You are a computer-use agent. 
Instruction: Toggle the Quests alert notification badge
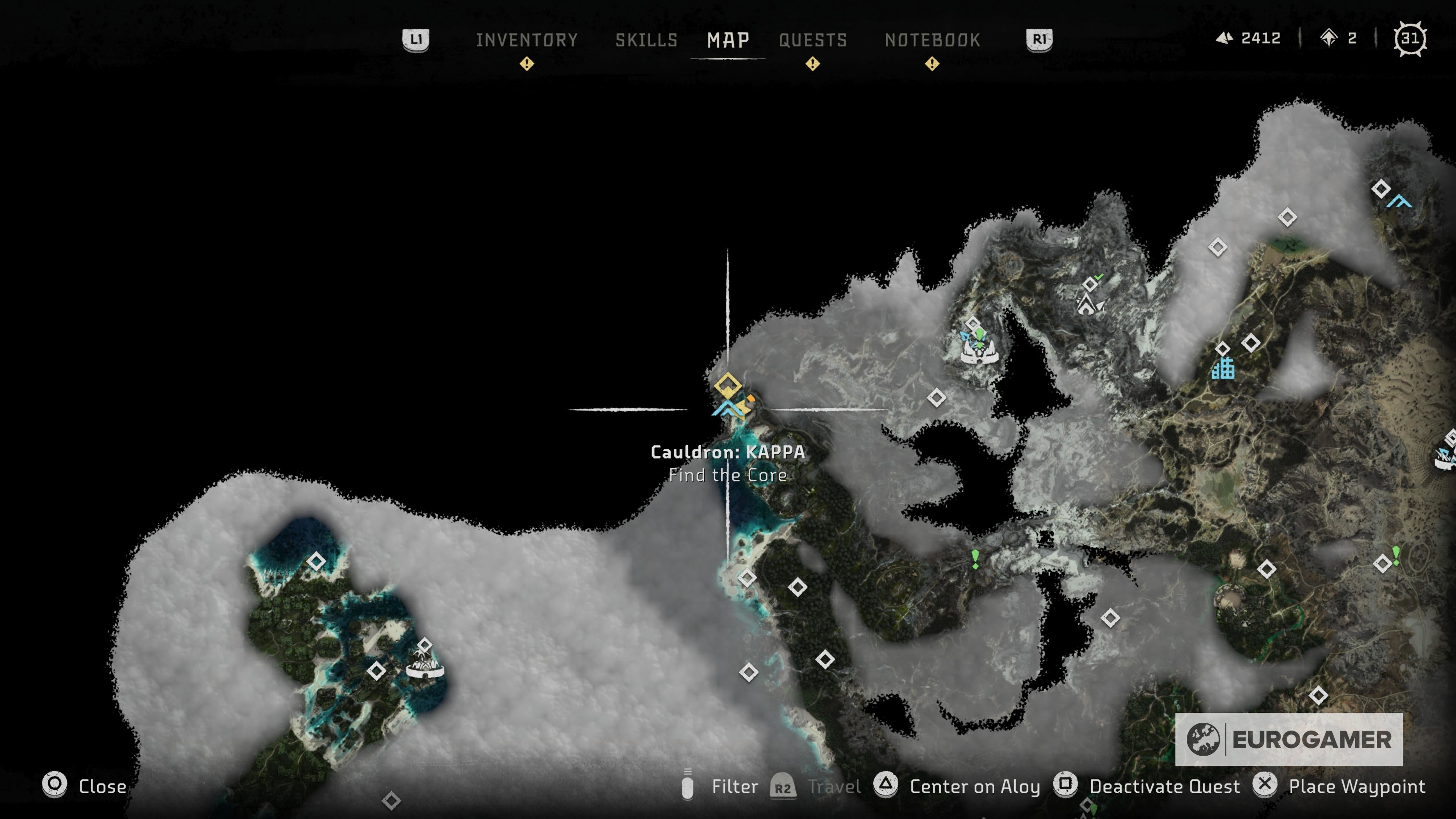tap(813, 64)
